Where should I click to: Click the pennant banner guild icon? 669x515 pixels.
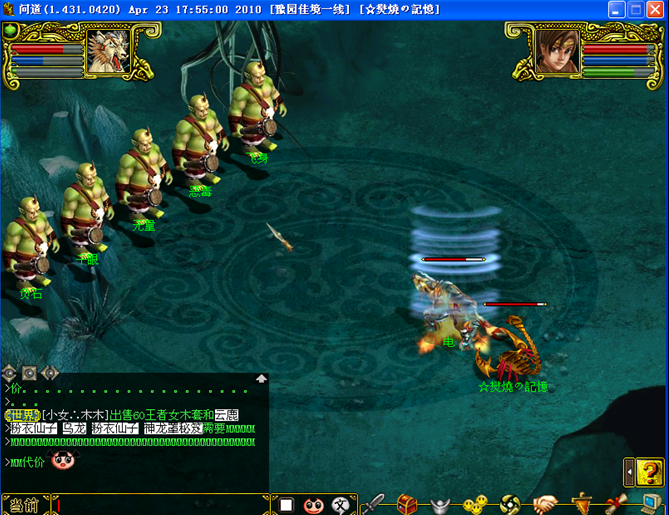(580, 503)
